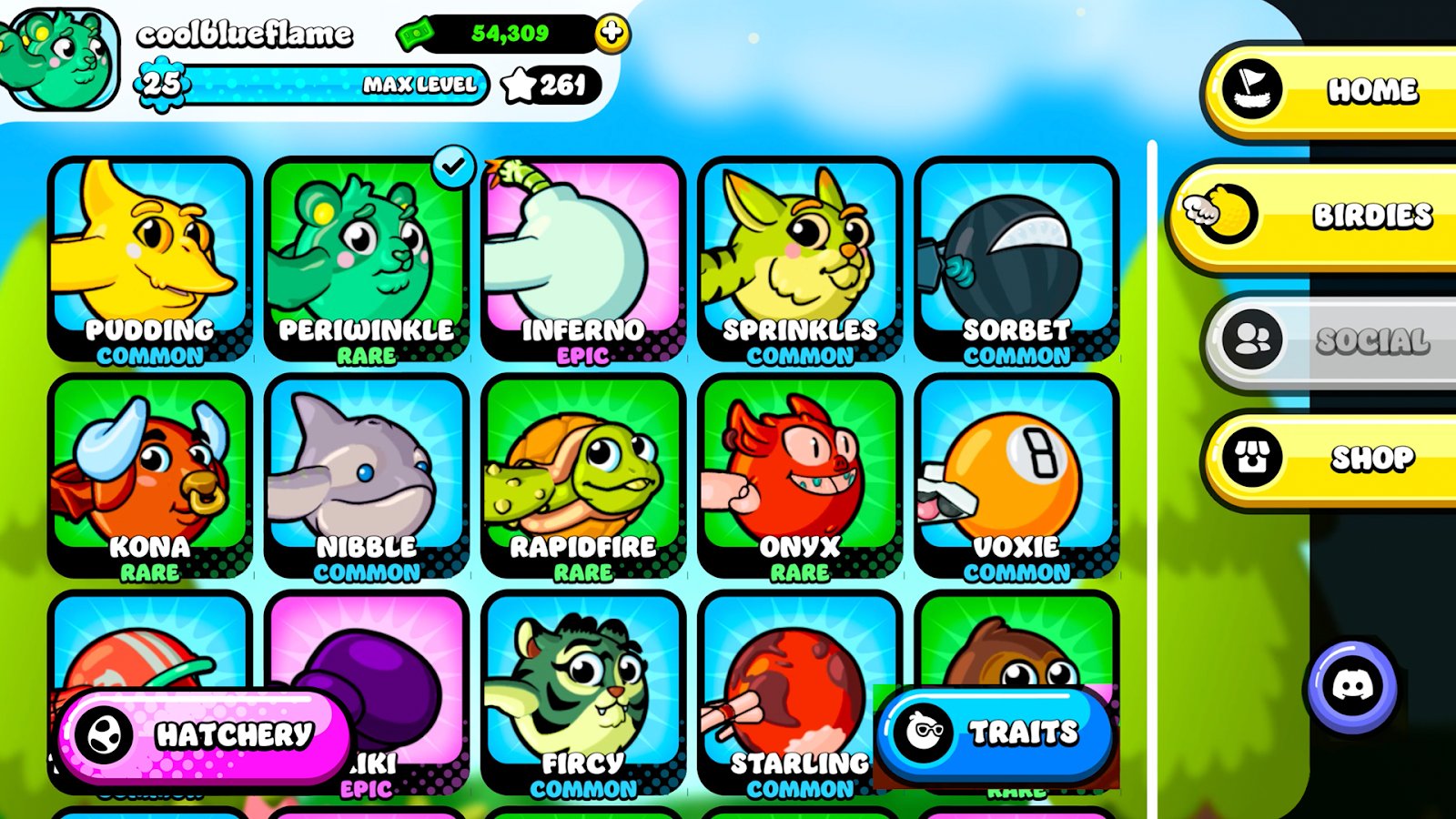This screenshot has height=819, width=1456.
Task: Pick the Rapidfire rare turtle birdie
Action: [583, 475]
